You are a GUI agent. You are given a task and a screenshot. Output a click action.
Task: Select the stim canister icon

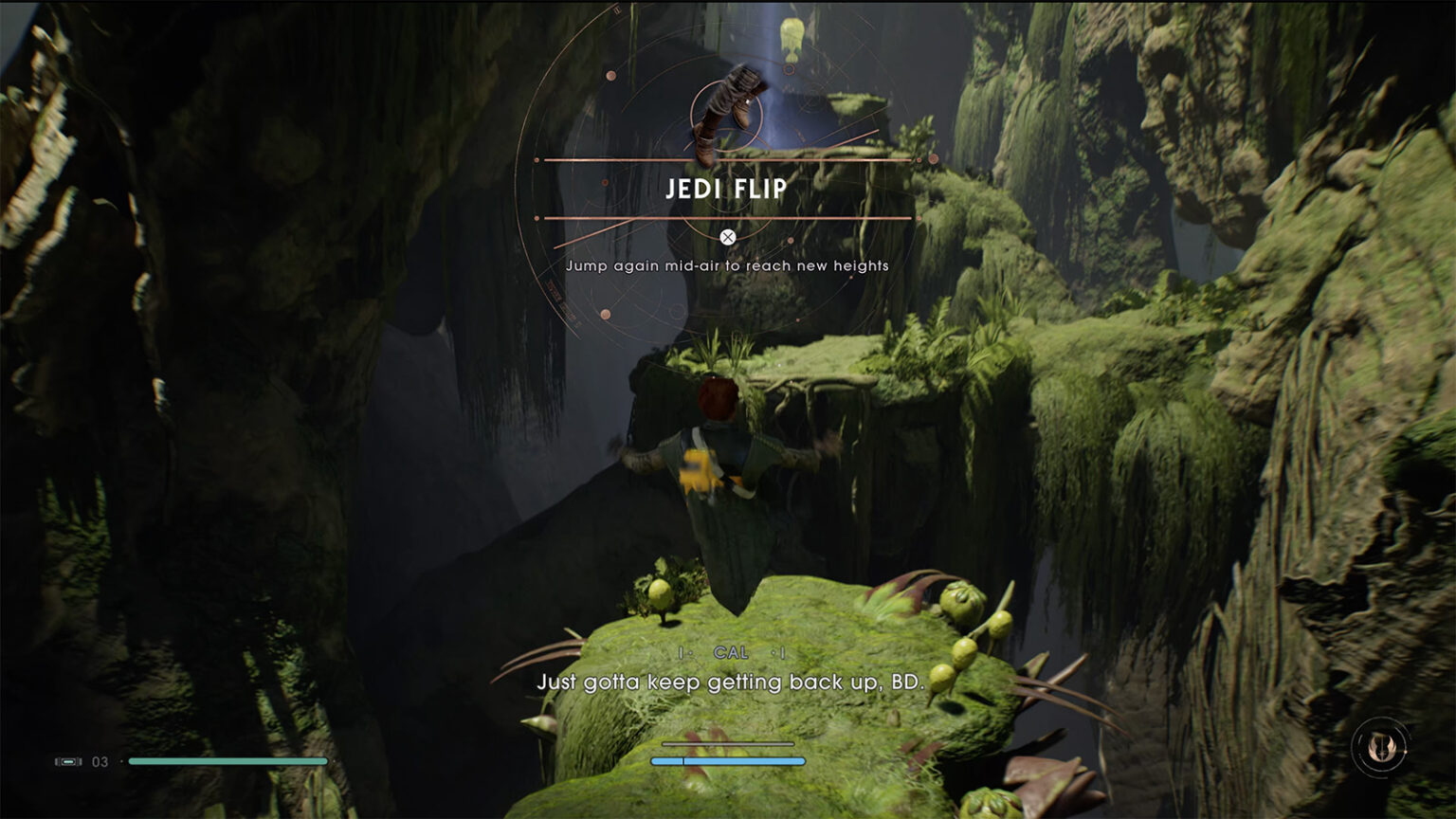(x=68, y=761)
